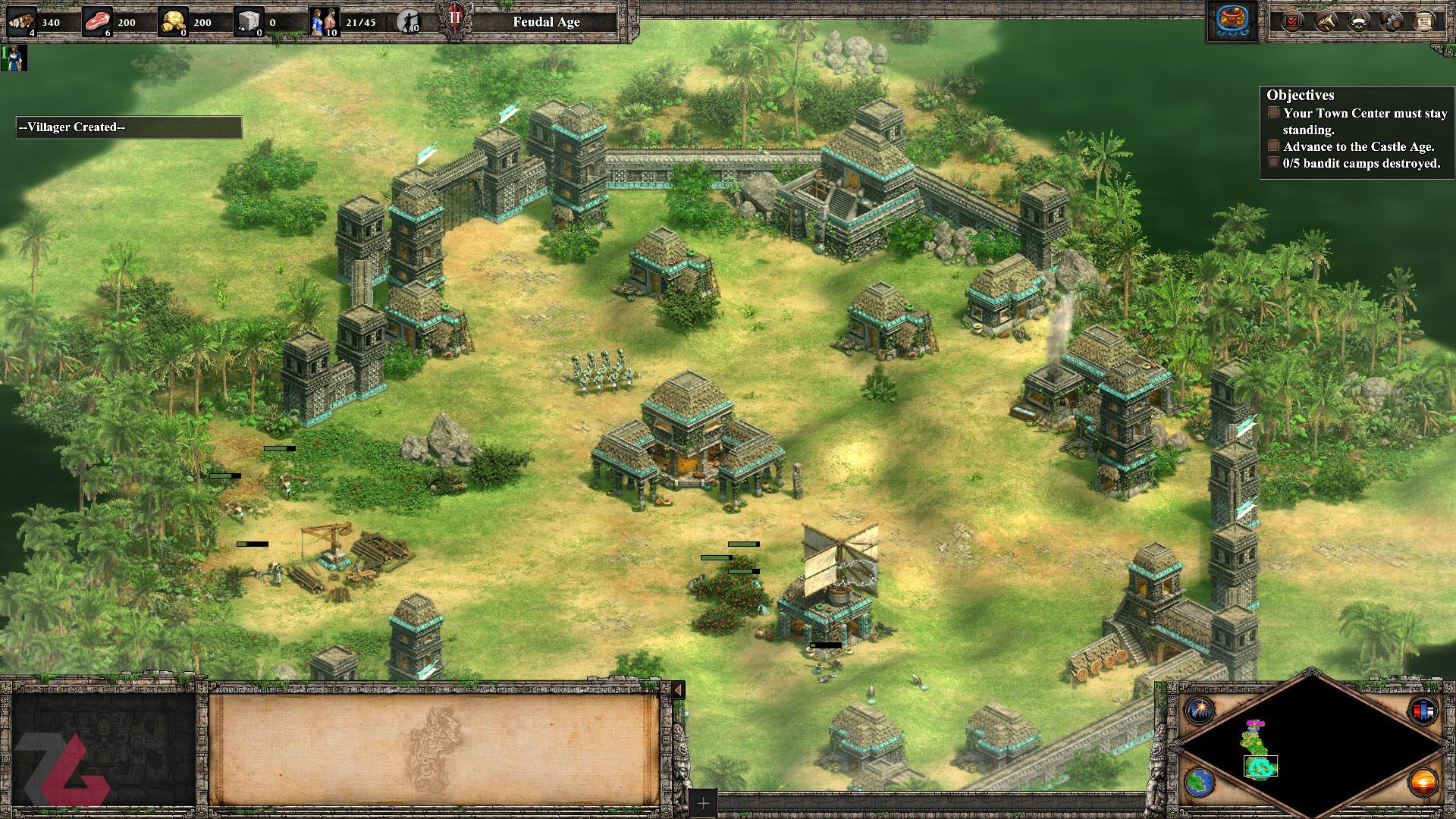1456x819 pixels.
Task: Toggle the minimap globe terrain mode
Action: tap(1200, 783)
